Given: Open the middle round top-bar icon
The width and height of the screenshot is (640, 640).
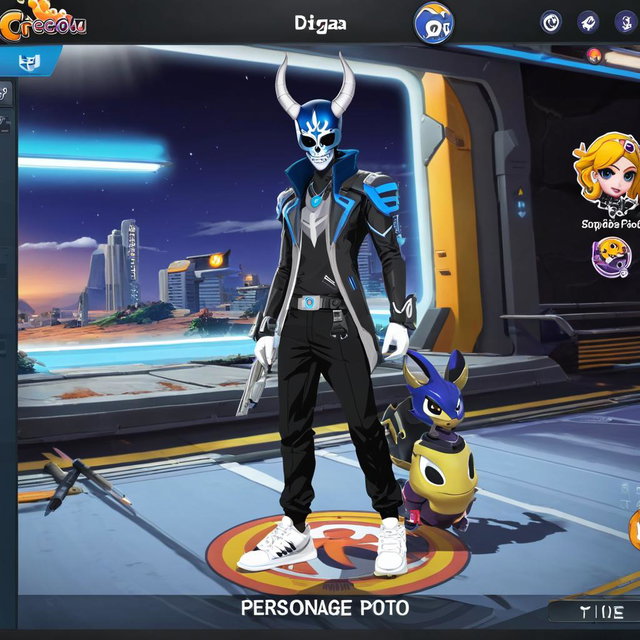Looking at the screenshot, I should click(x=589, y=22).
